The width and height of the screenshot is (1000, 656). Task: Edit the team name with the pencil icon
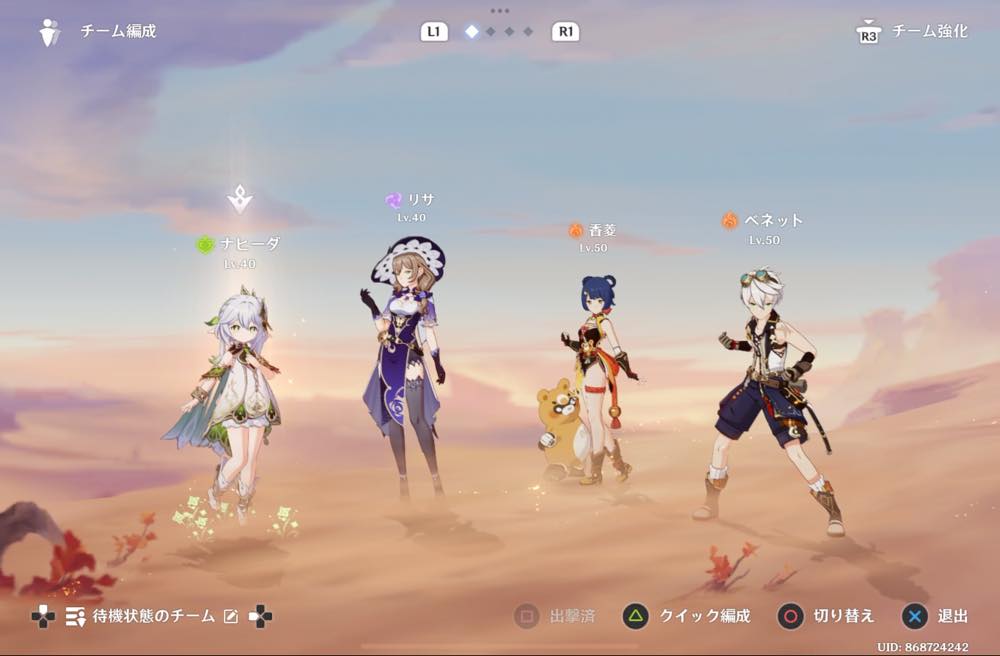[x=231, y=617]
